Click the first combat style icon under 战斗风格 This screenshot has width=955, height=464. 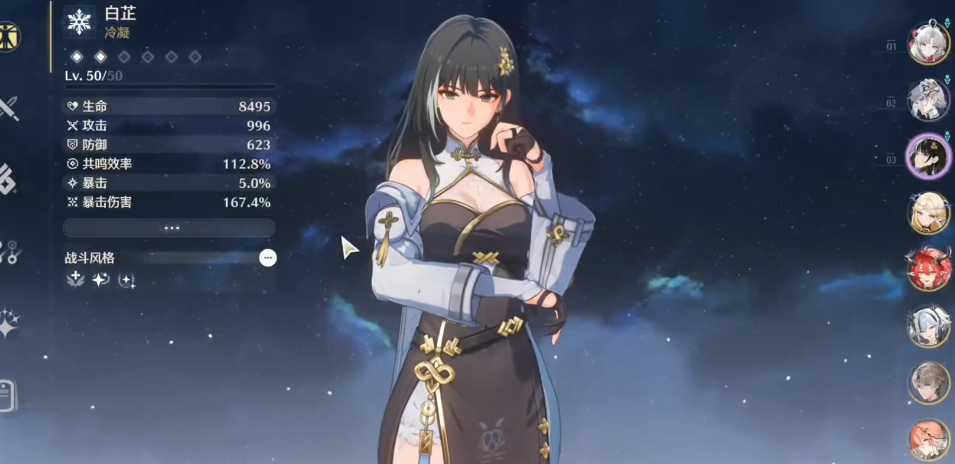pyautogui.click(x=75, y=281)
